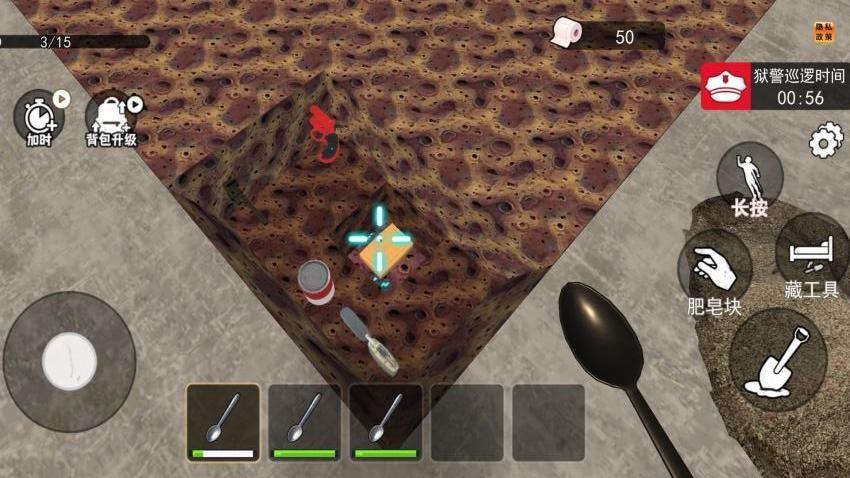
Task: Open the gear settings menu
Action: pos(825,141)
